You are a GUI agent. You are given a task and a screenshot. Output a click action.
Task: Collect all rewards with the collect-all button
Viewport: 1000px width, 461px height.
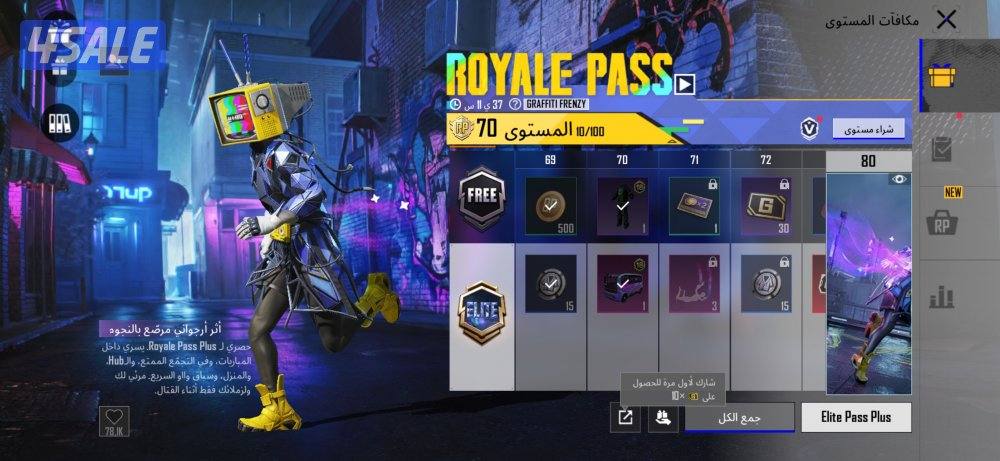point(740,417)
